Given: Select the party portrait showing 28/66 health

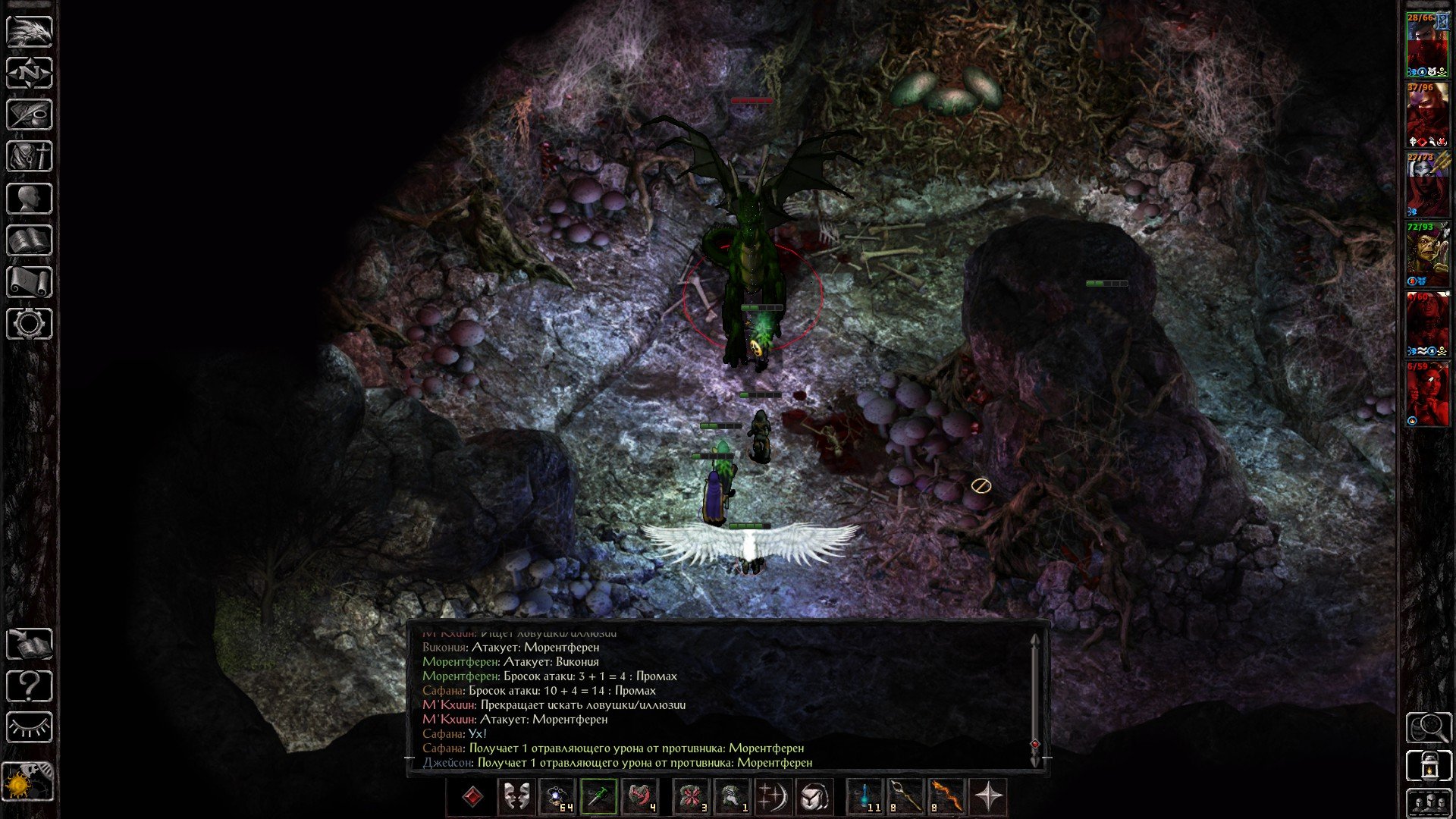Looking at the screenshot, I should coord(1427,44).
